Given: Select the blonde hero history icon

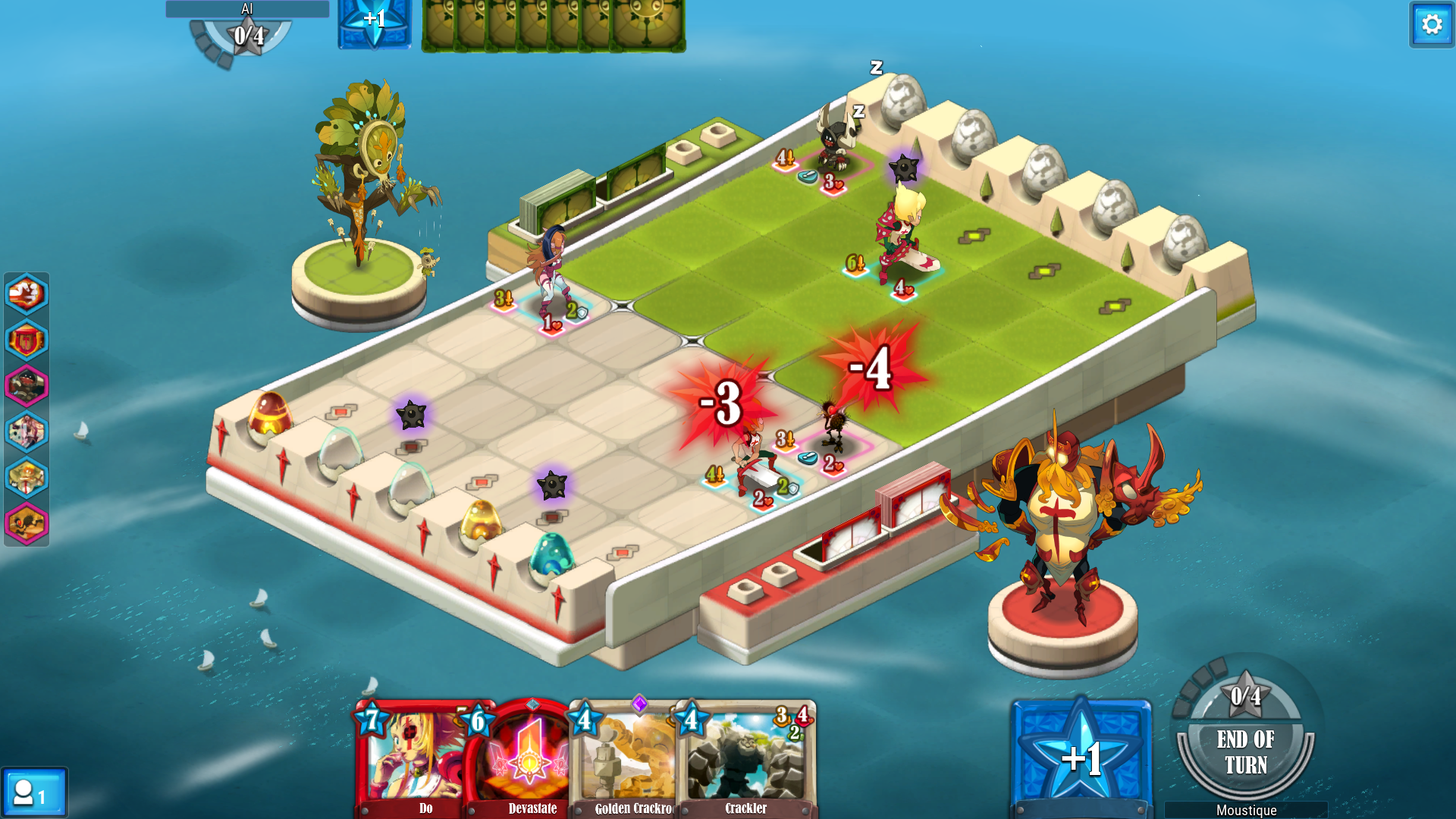Looking at the screenshot, I should click(27, 477).
